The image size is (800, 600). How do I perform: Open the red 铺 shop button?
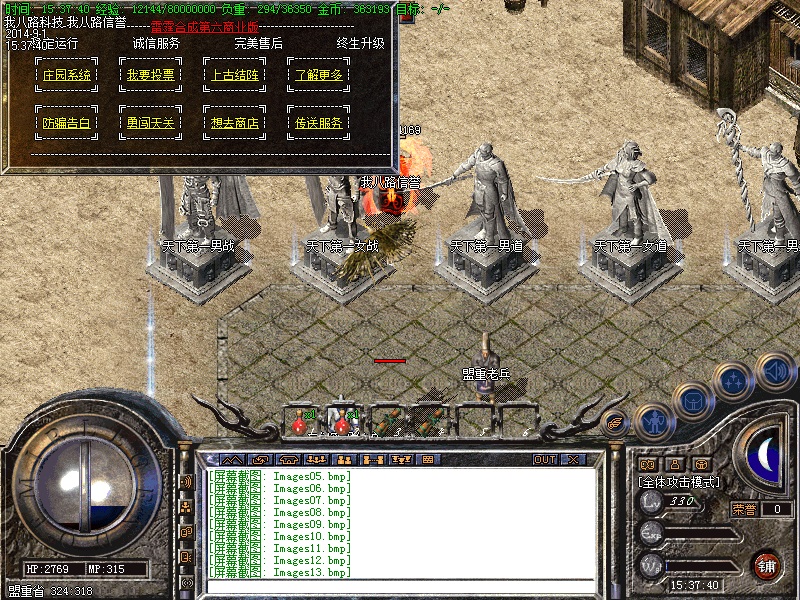(x=767, y=565)
